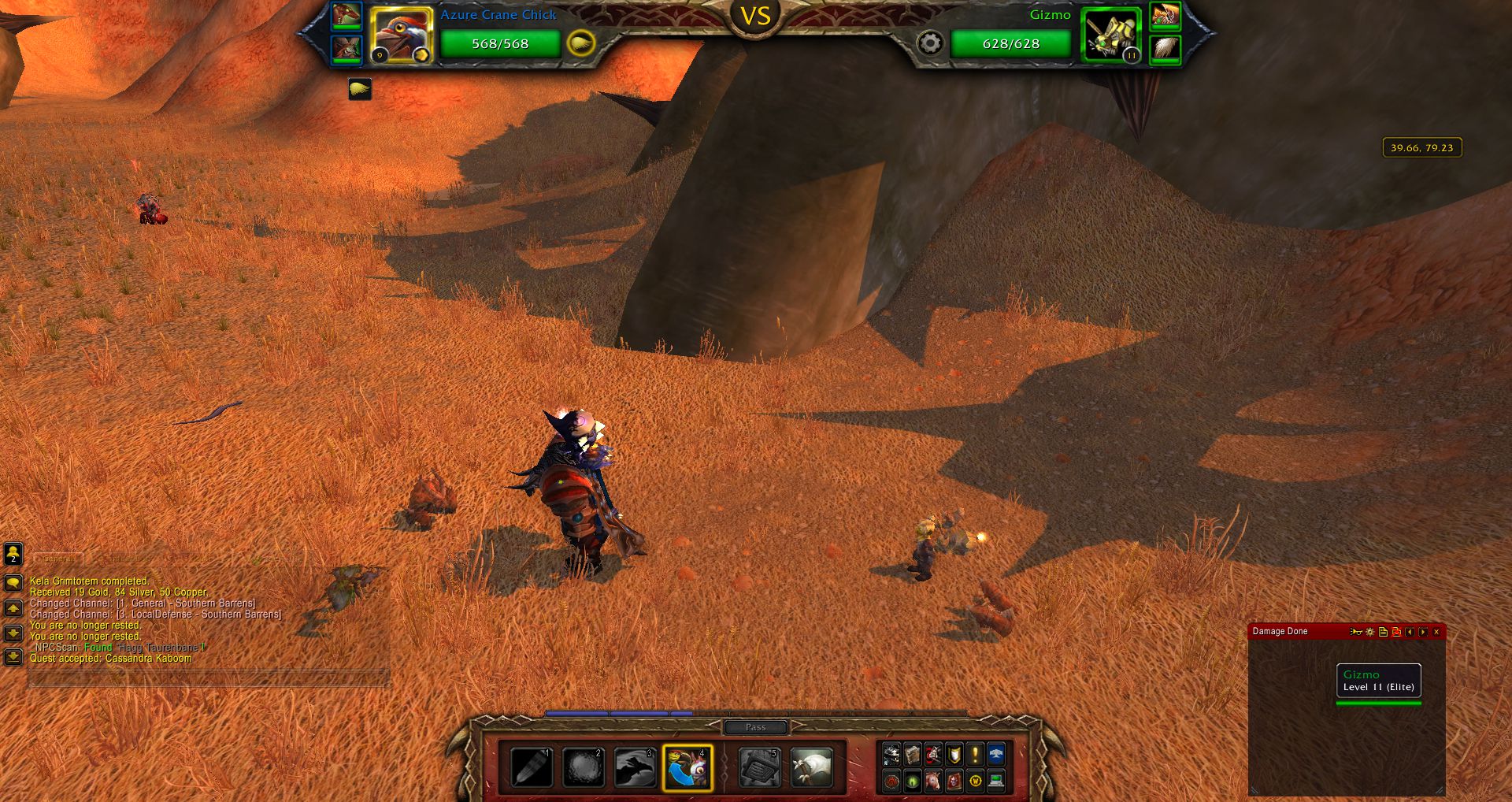Use the feather ability in slot 1
Screen dimensions: 1512x802
pos(532,767)
